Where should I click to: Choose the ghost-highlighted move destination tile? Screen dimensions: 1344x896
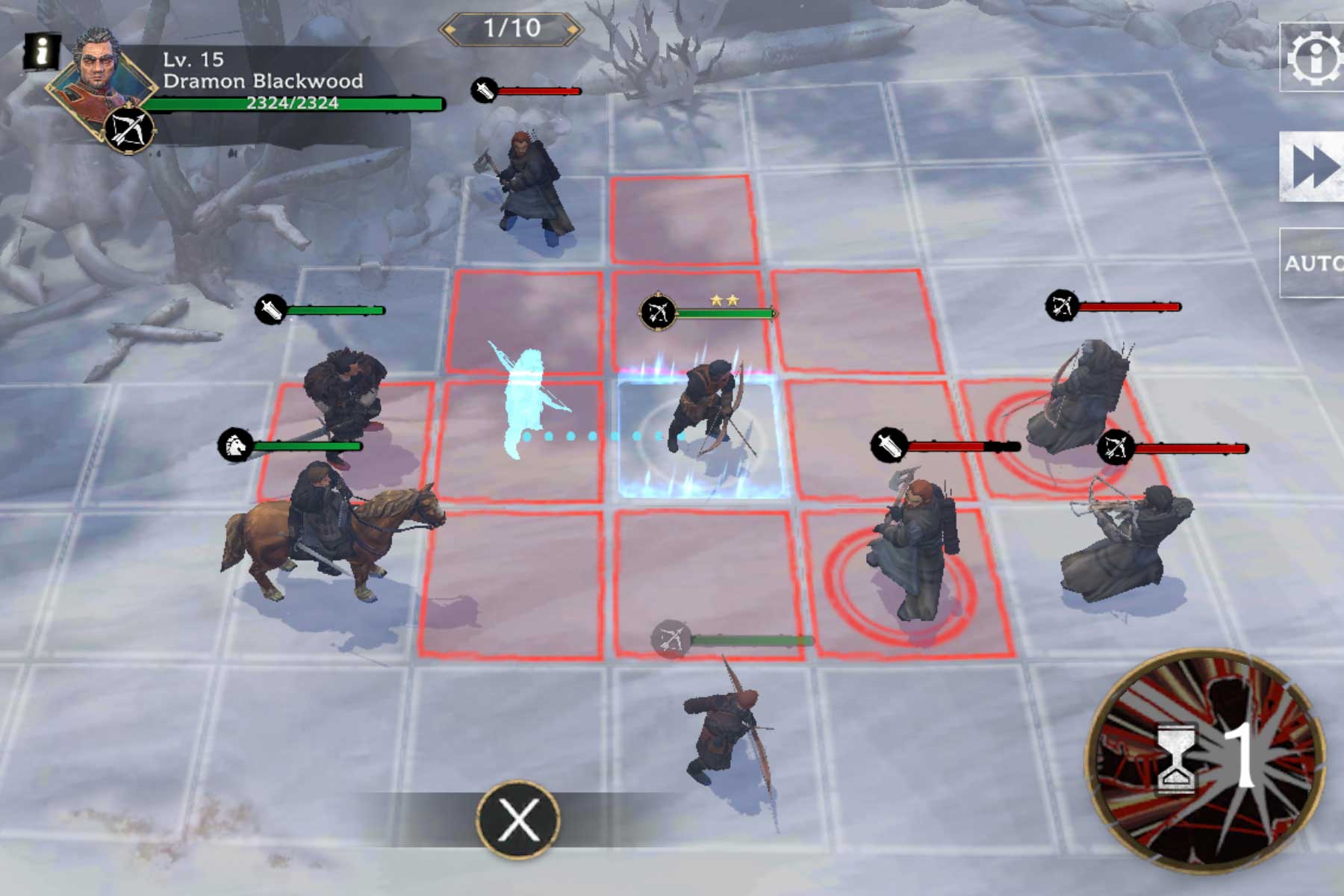click(x=523, y=437)
